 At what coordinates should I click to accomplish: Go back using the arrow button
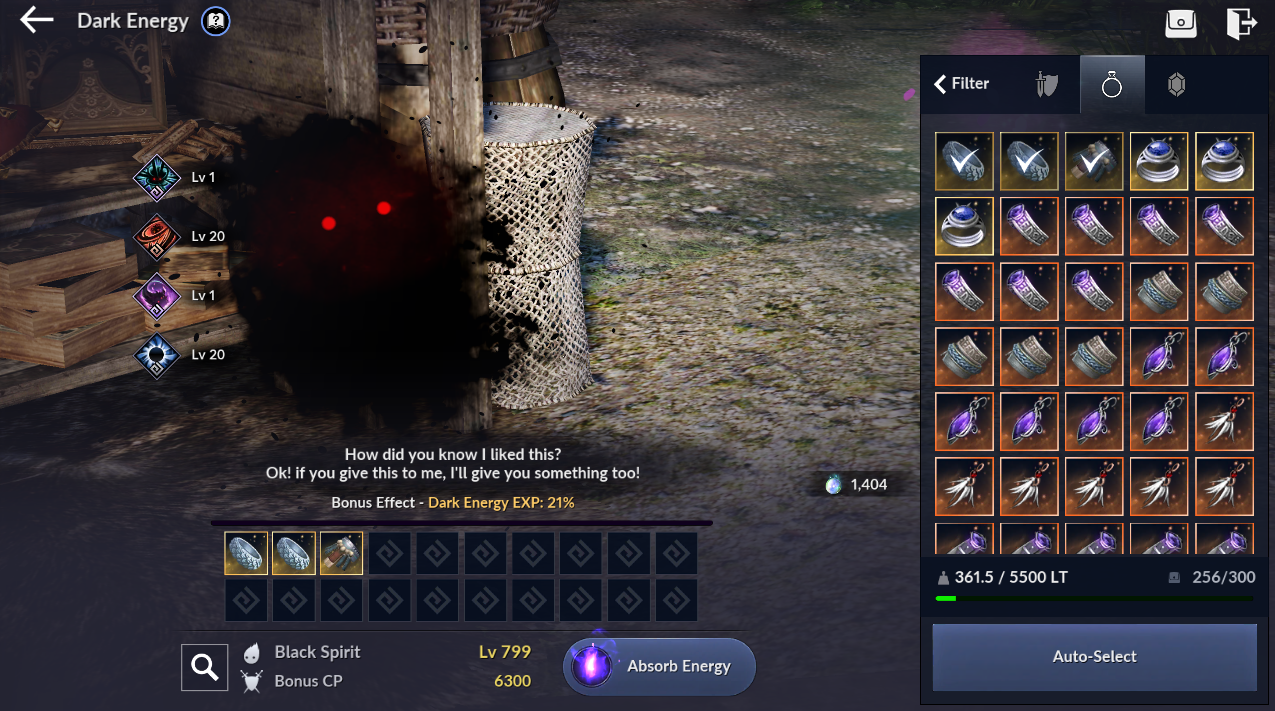37,20
